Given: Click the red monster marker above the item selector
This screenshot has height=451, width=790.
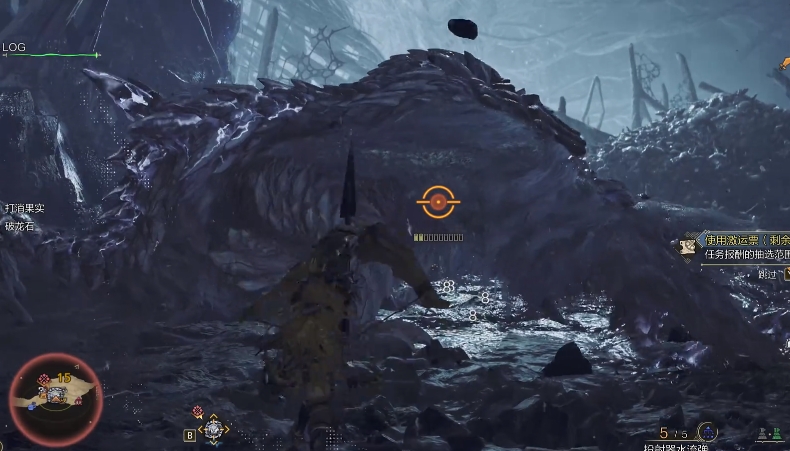Looking at the screenshot, I should pyautogui.click(x=198, y=411).
